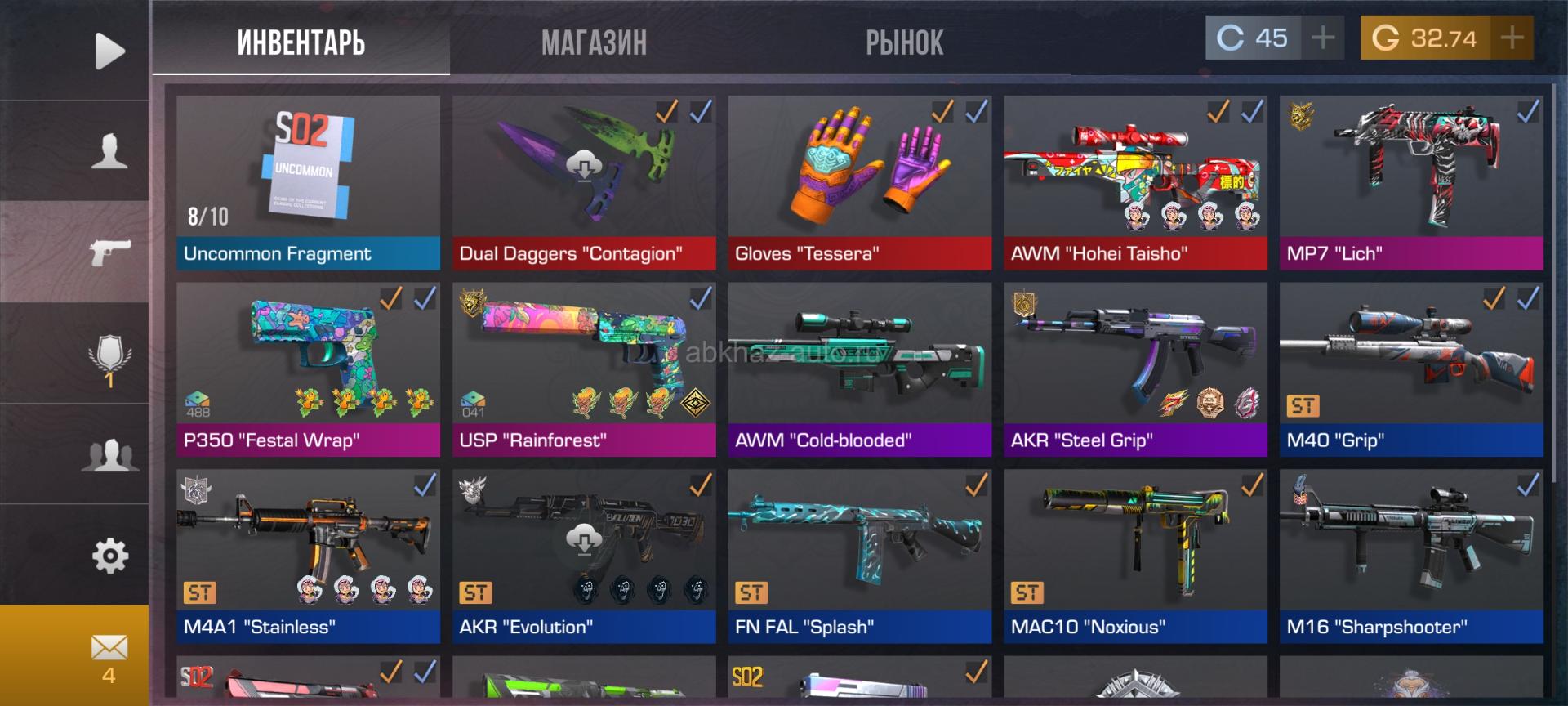This screenshot has height=706, width=1568.
Task: Select the AWM "Hohei Taisho" skin
Action: [1135, 182]
